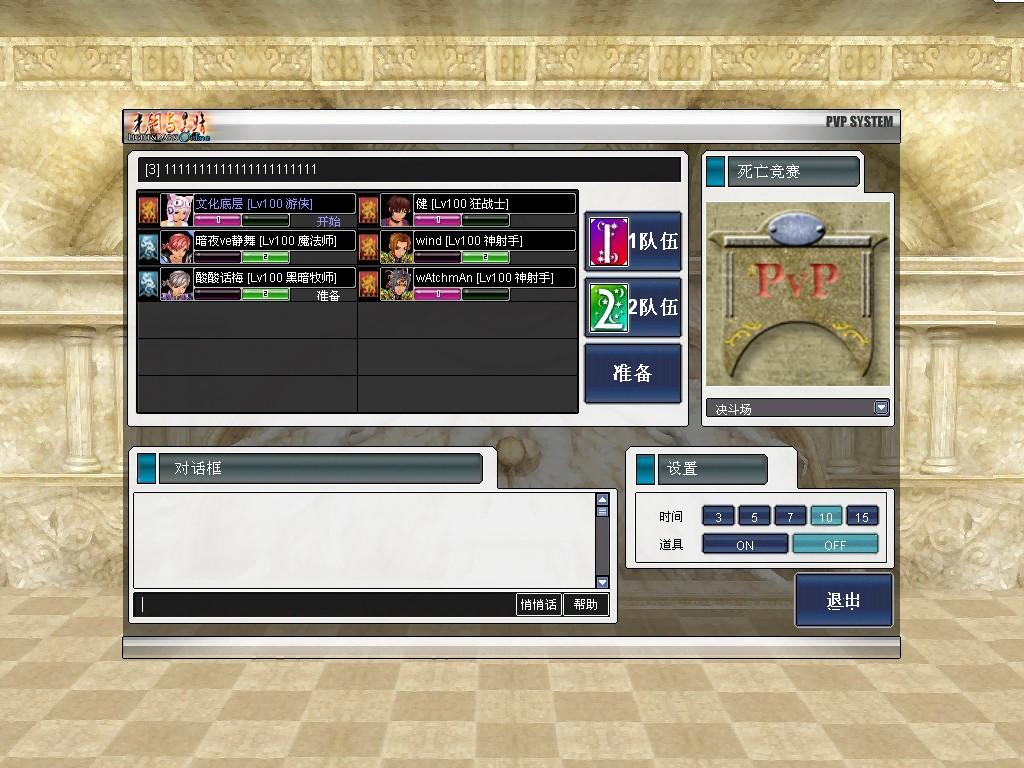The image size is (1024, 768).
Task: Turn items (道具) OFF
Action: [x=835, y=544]
